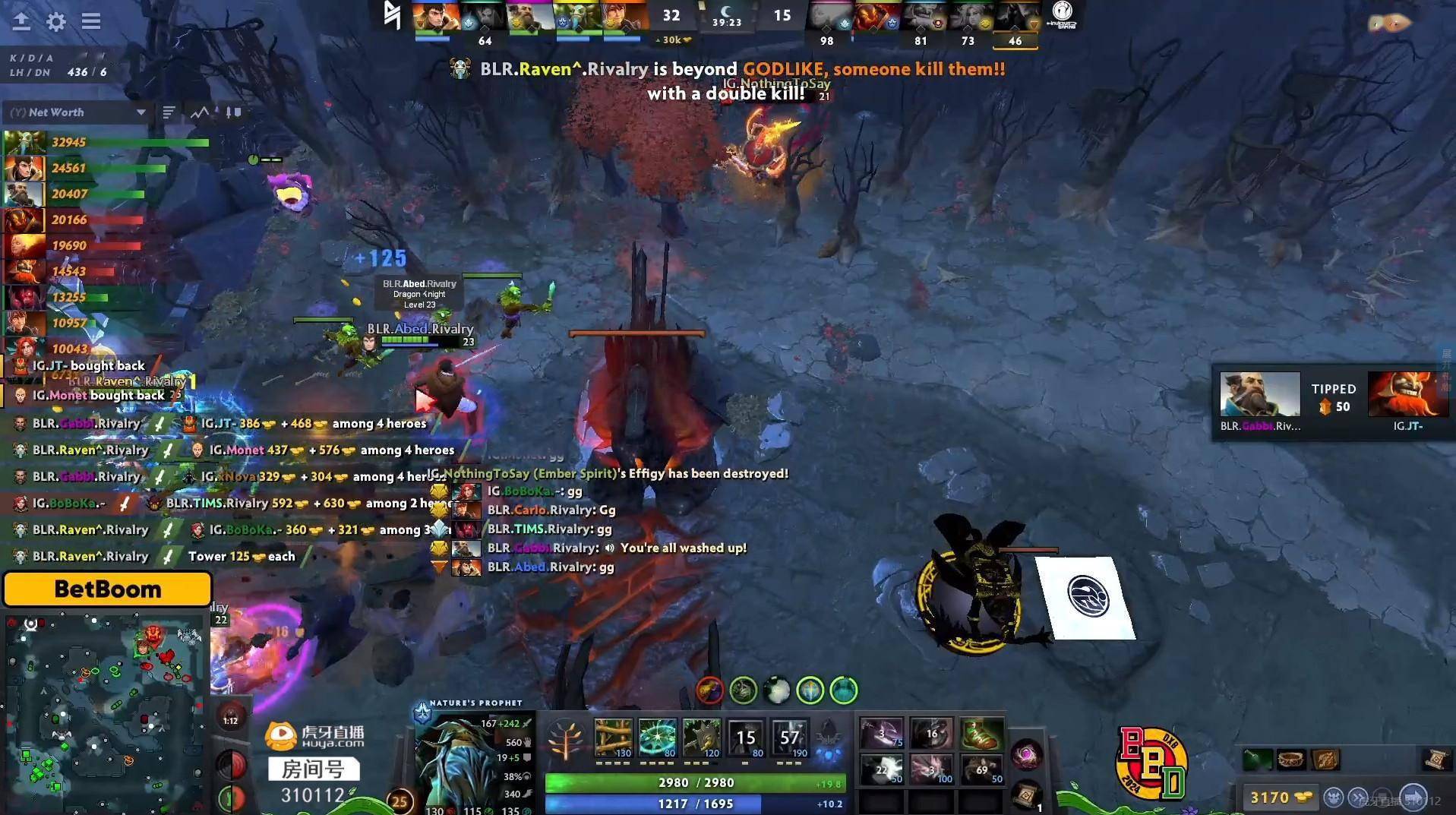Click the minimap
The image size is (1456, 815).
click(105, 712)
